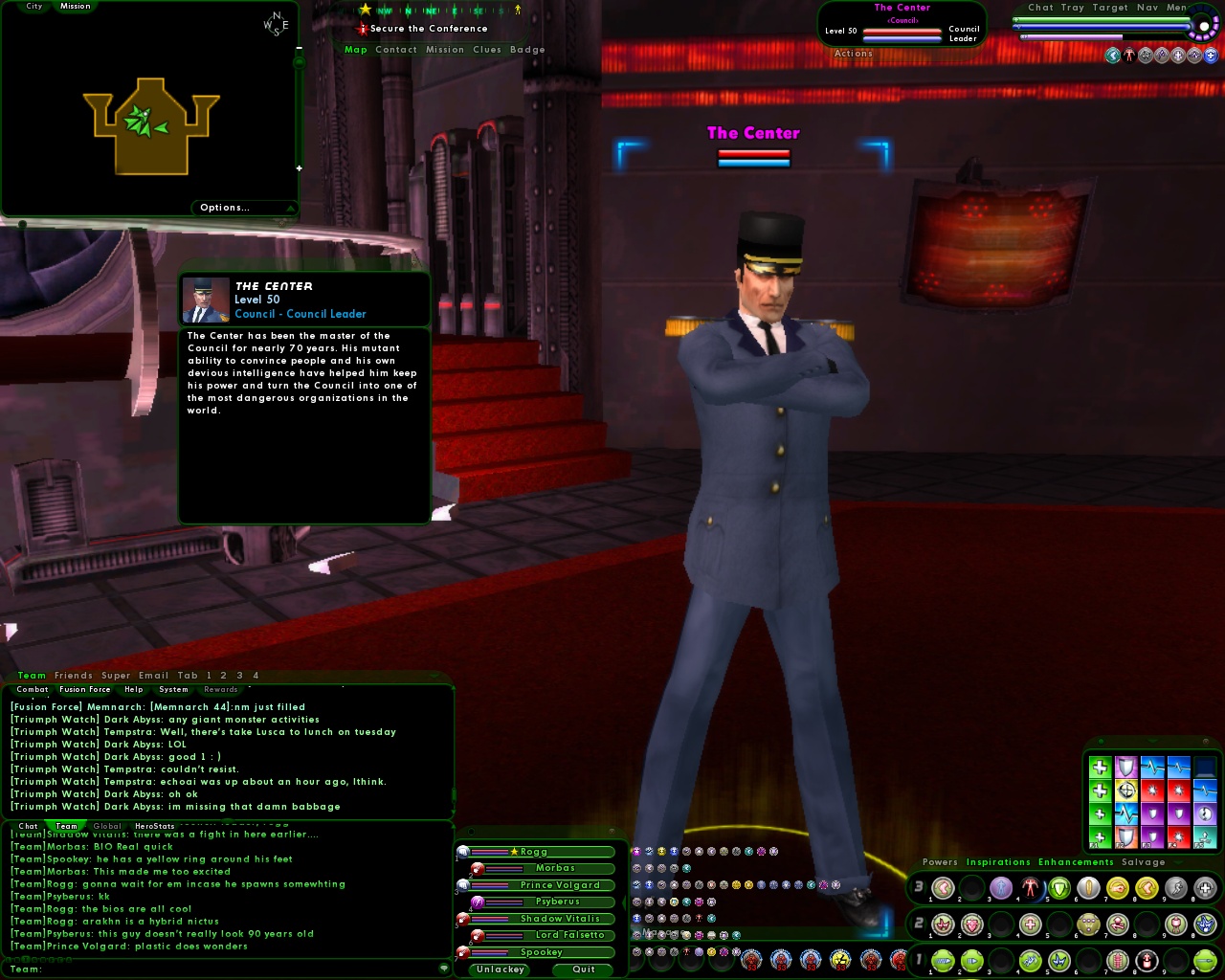Activate the yellow targeting inspiration
This screenshot has height=980, width=1225.
pyautogui.click(x=1126, y=791)
